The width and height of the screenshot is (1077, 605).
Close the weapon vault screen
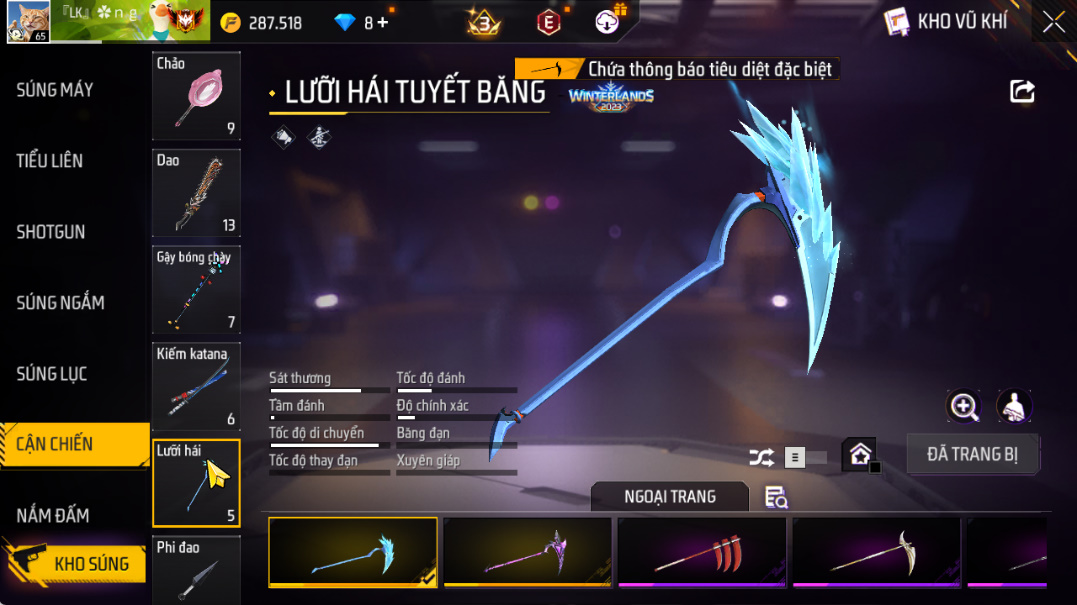(1053, 22)
